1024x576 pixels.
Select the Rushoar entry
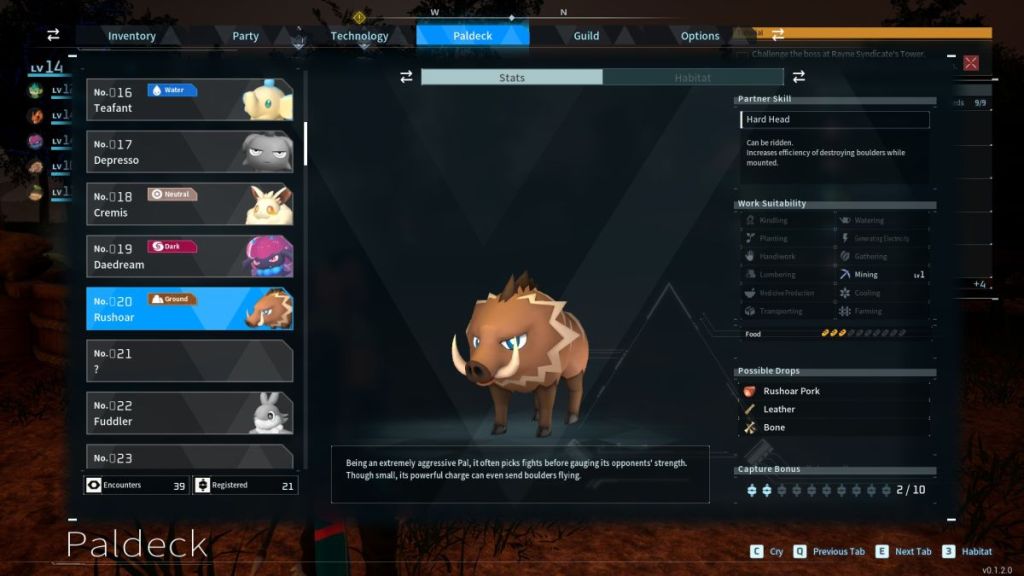tap(189, 309)
